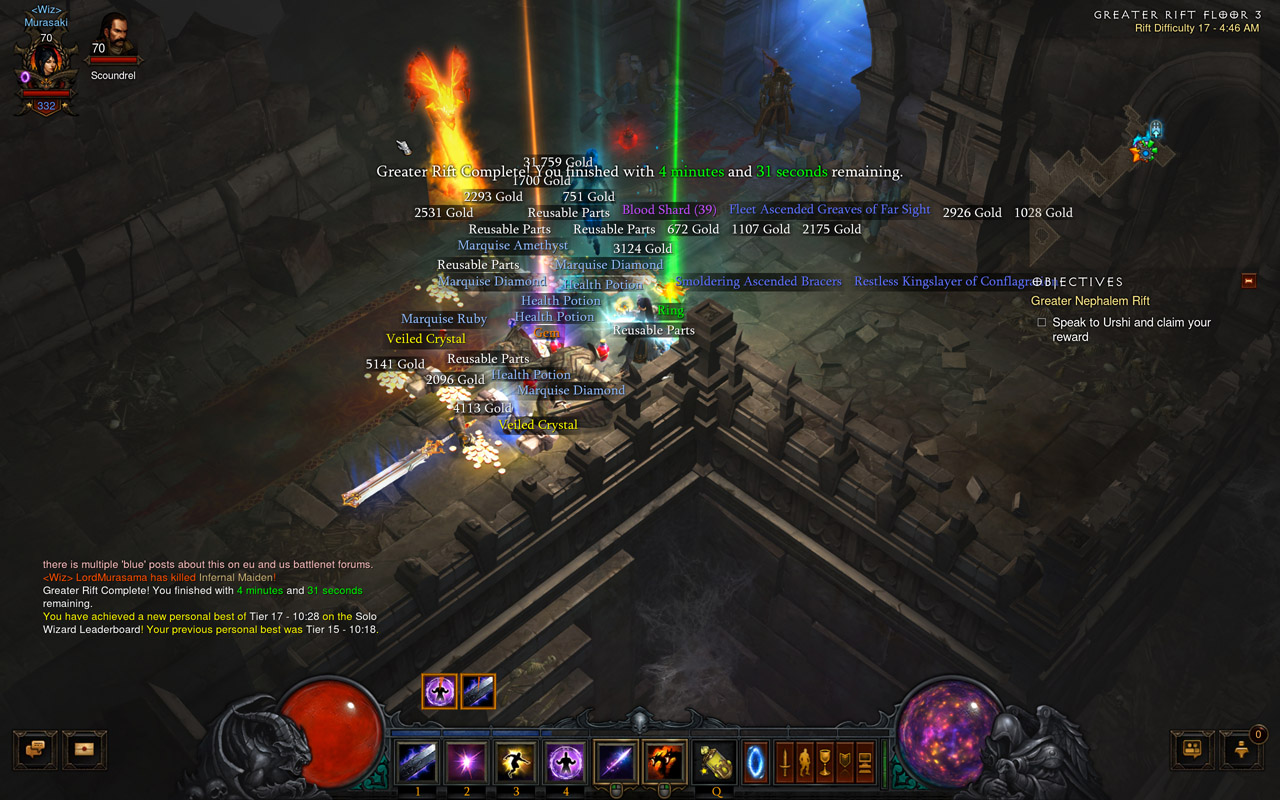Viewport: 1280px width, 800px height.
Task: Pick up the Marquise Amethyst gem label
Action: click(512, 245)
